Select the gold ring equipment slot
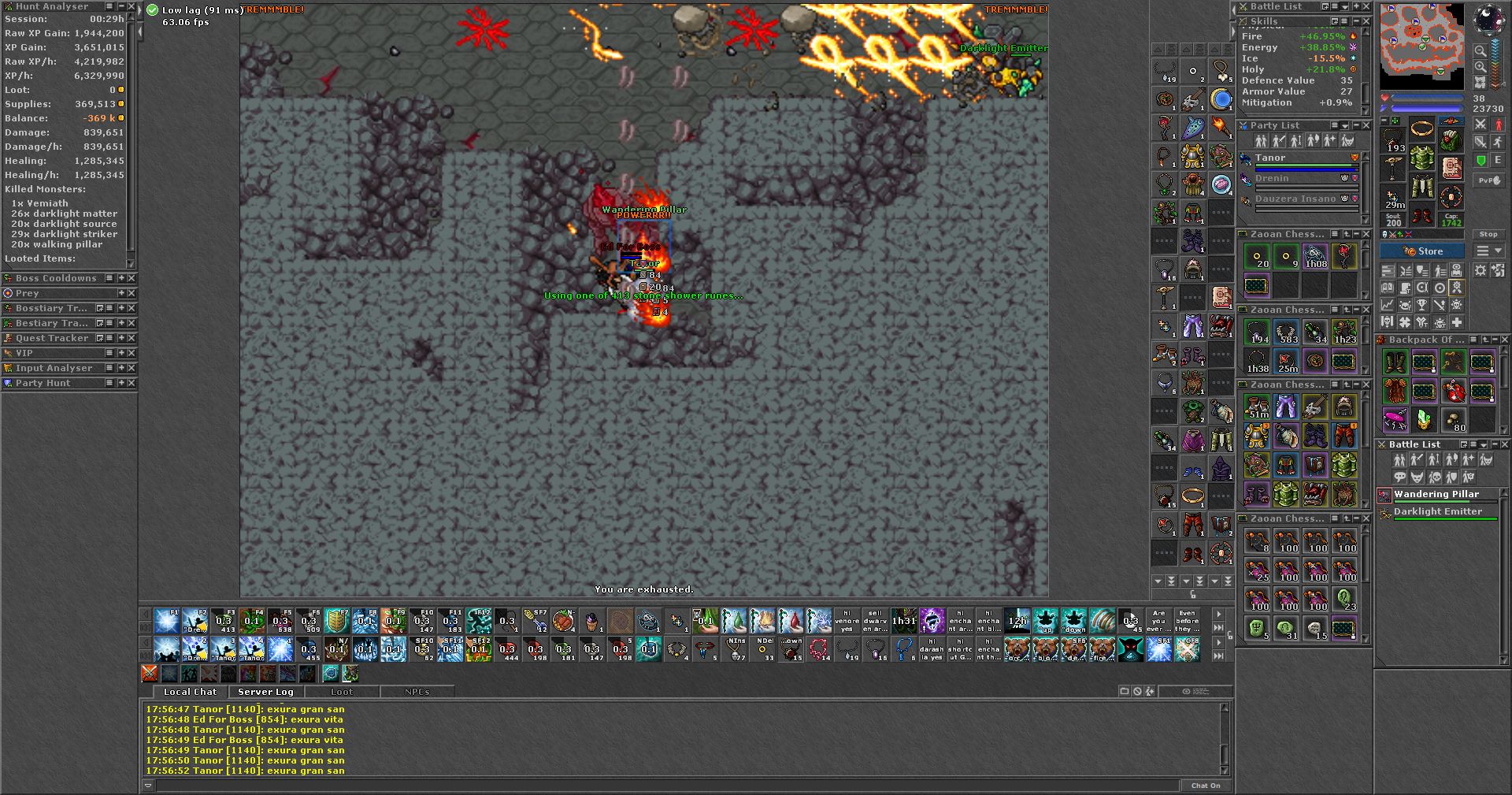Image resolution: width=1512 pixels, height=795 pixels. pyautogui.click(x=1421, y=129)
